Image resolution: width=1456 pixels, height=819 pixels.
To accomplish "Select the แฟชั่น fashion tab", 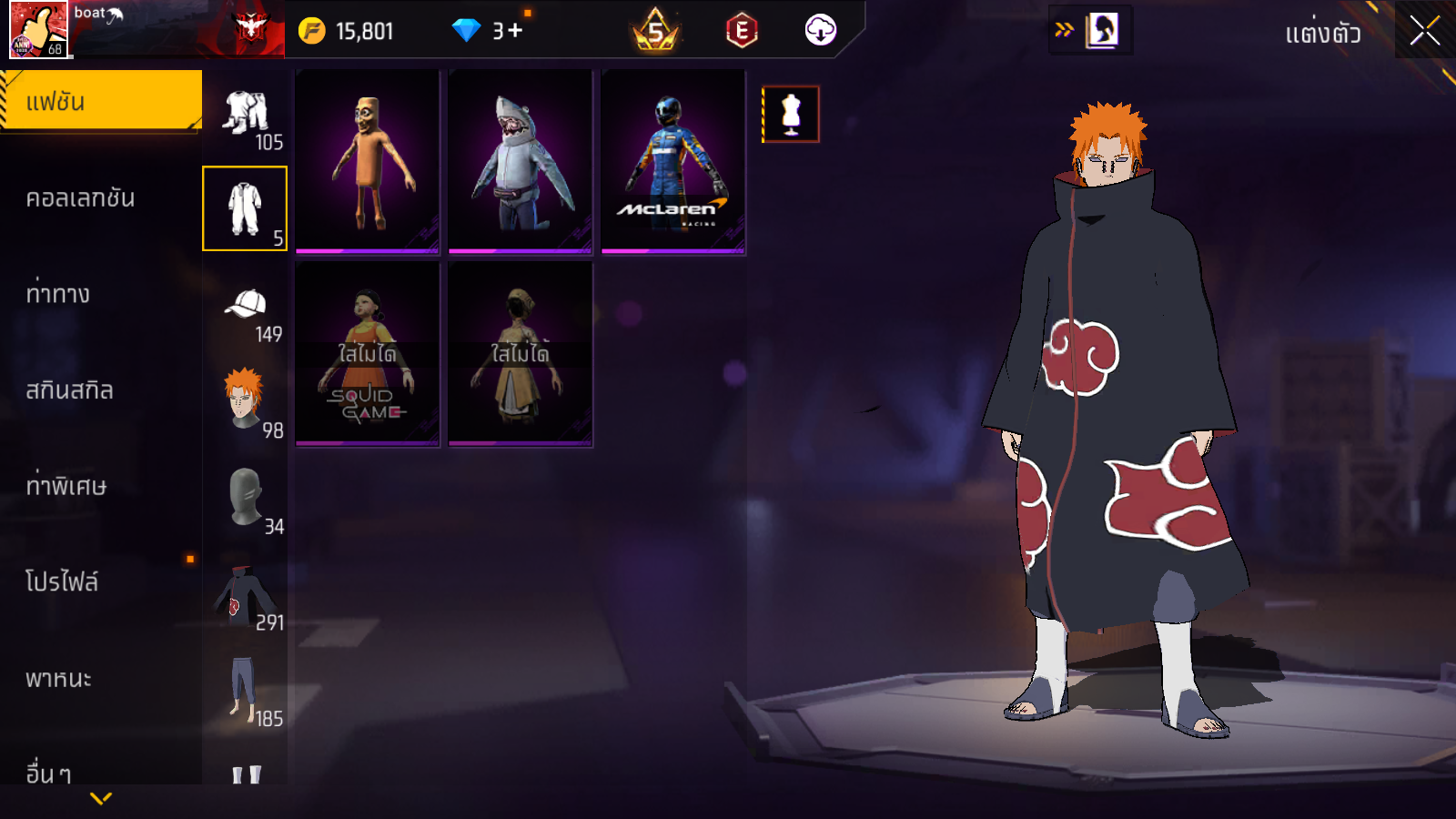I will click(x=100, y=101).
